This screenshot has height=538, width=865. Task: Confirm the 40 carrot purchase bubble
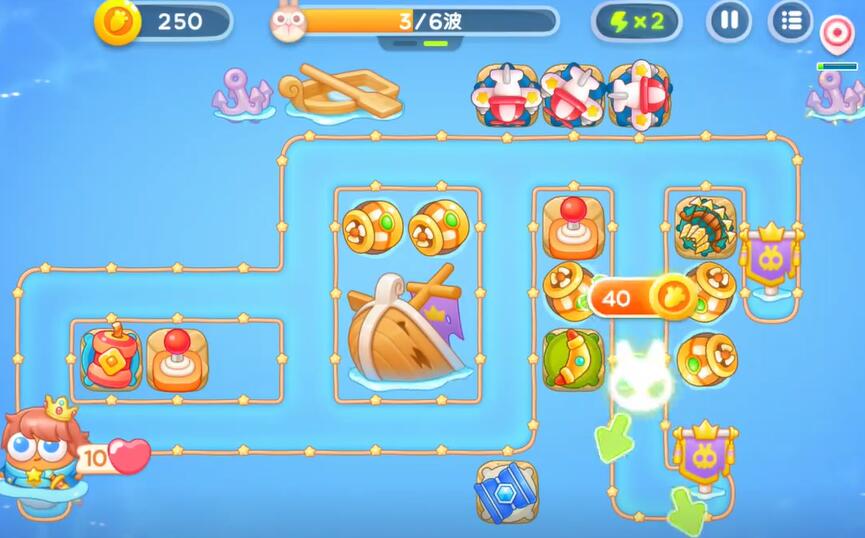coord(642,297)
